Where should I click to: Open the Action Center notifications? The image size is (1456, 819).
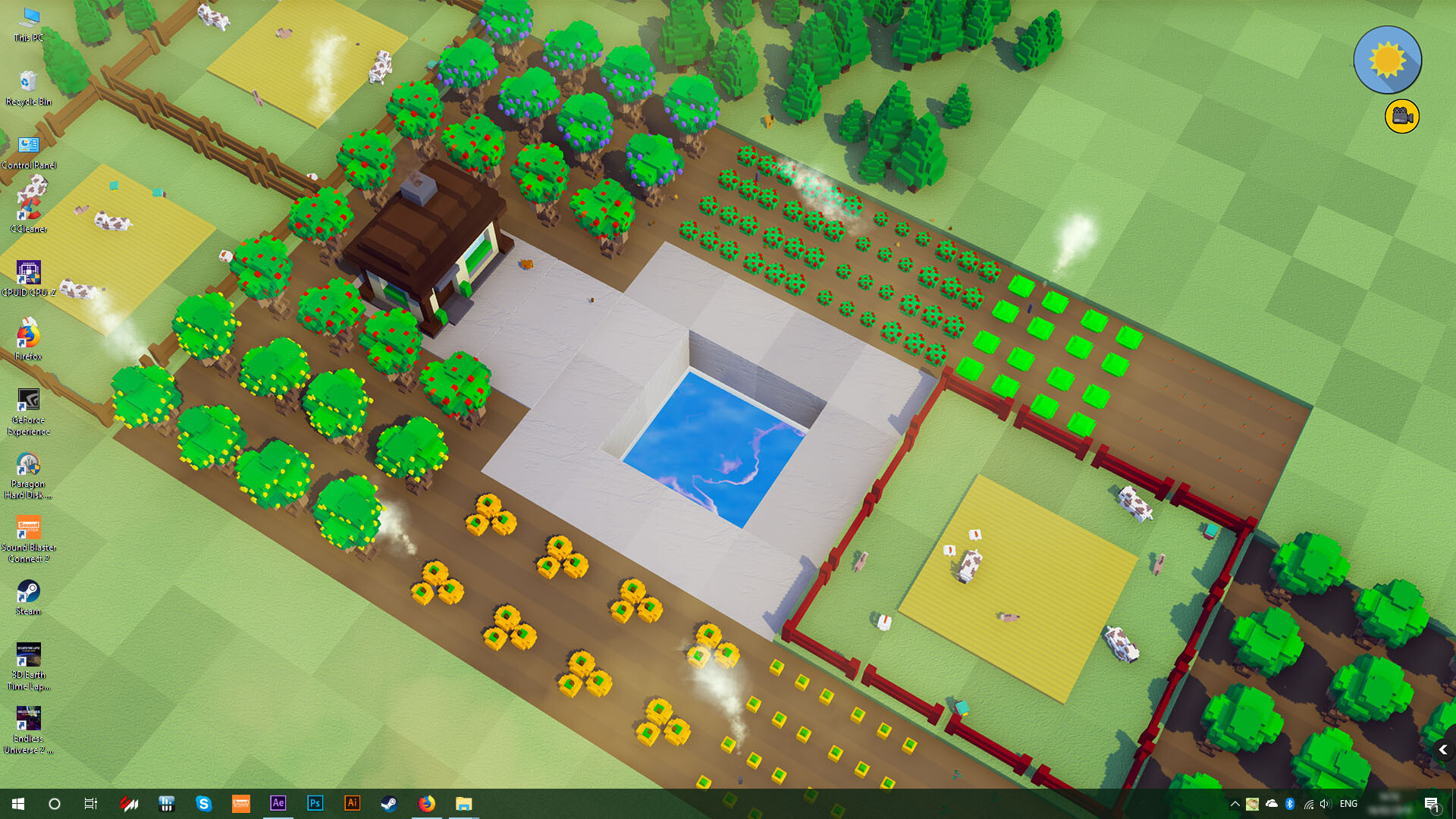click(x=1432, y=804)
